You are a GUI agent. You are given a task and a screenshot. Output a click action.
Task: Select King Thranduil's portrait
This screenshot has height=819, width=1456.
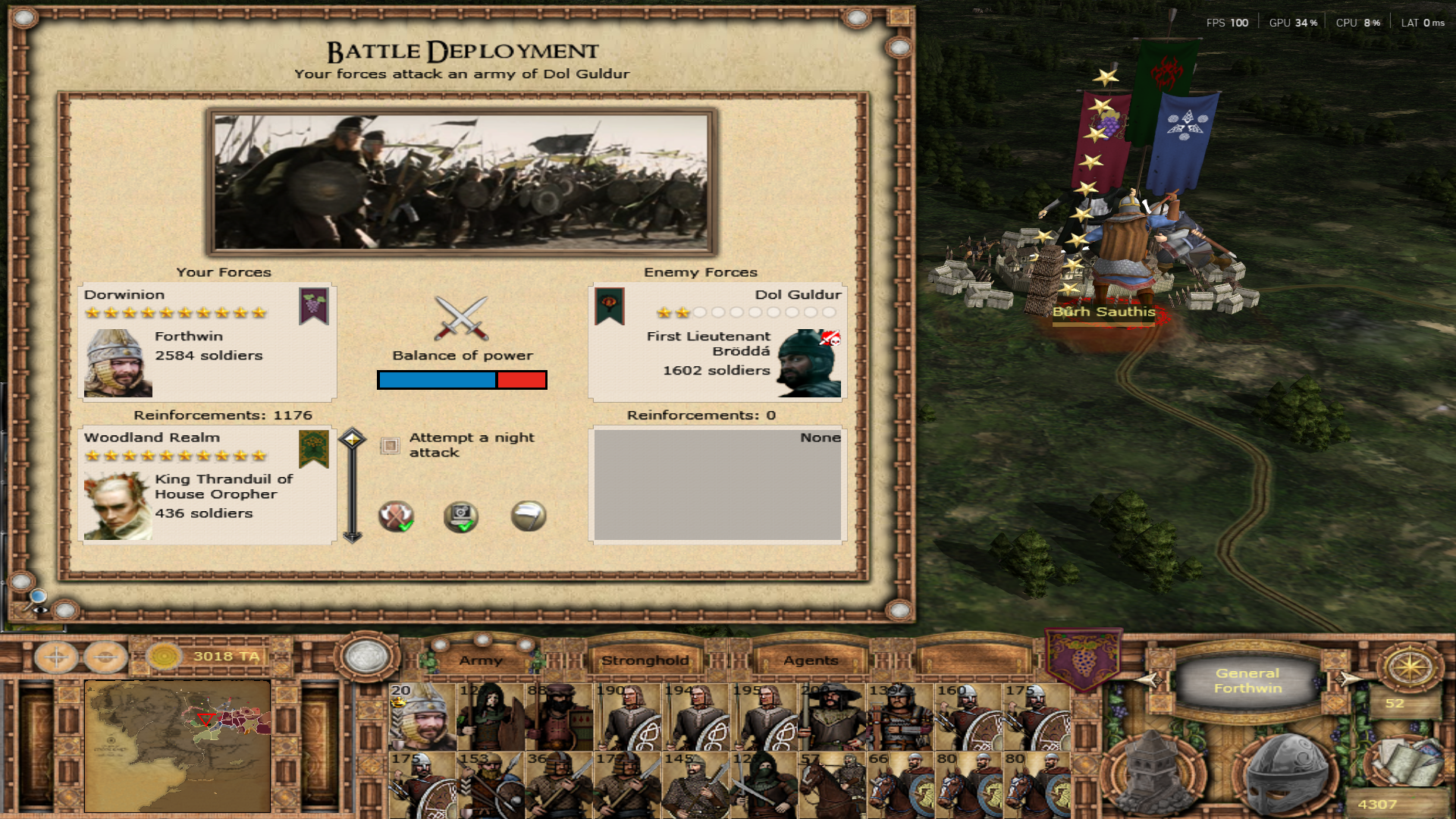click(118, 506)
